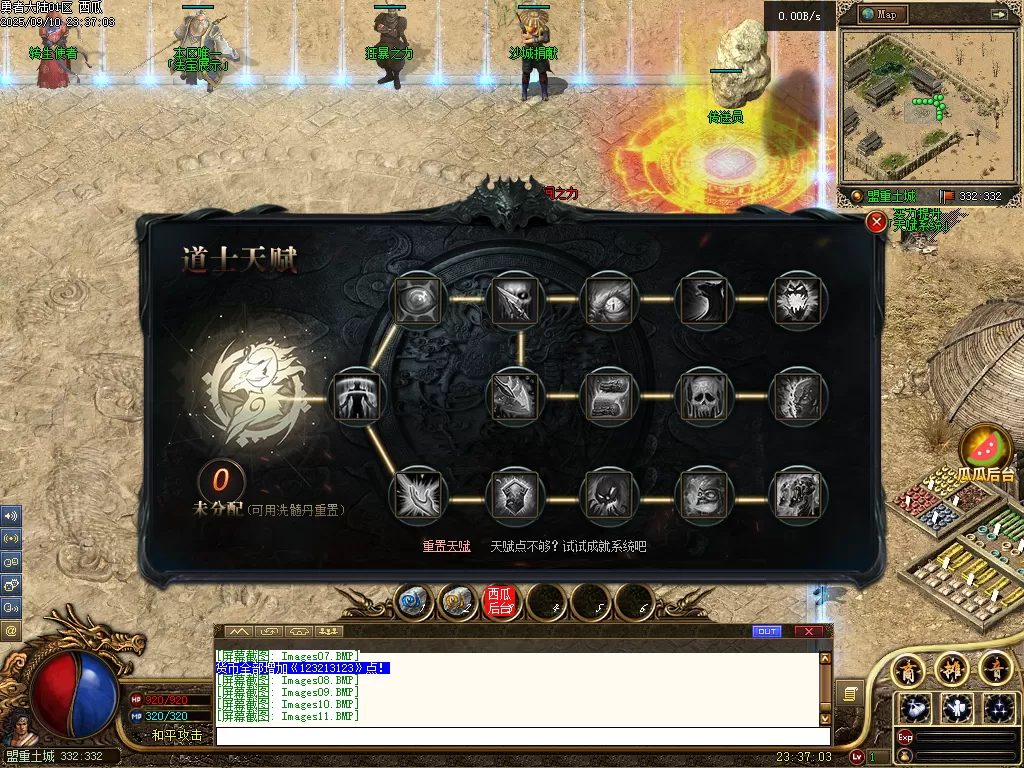The height and width of the screenshot is (768, 1024).
Task: Pick the shield emblem talent node
Action: tap(516, 494)
